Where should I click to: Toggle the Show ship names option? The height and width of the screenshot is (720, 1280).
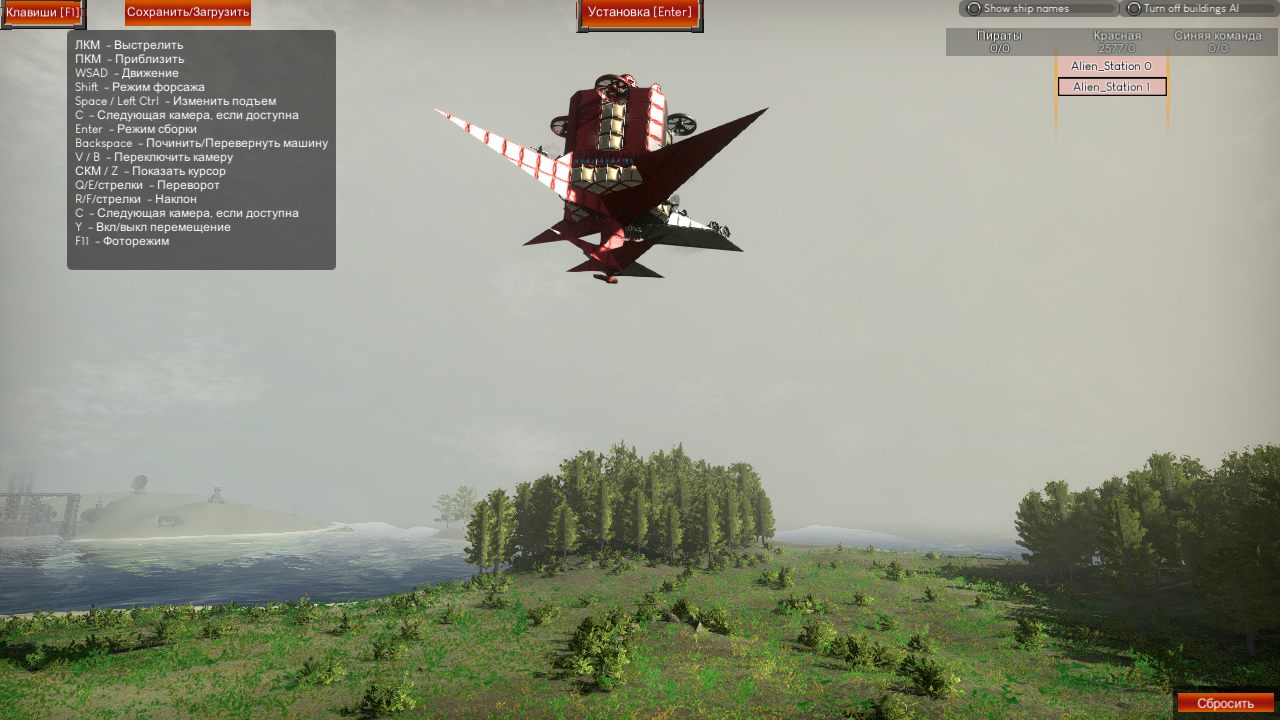[974, 9]
